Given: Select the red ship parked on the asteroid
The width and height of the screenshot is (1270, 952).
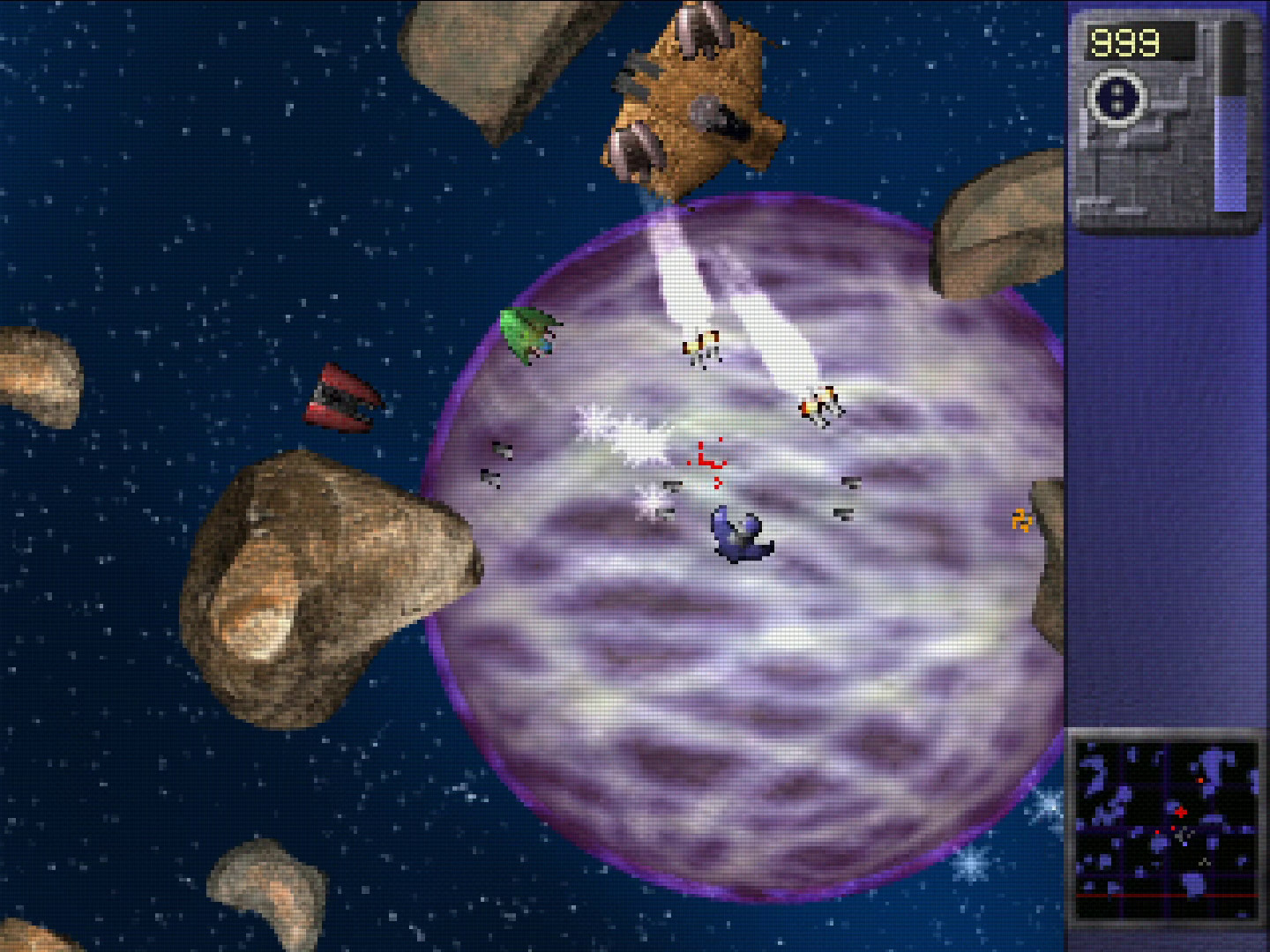Looking at the screenshot, I should click(344, 401).
